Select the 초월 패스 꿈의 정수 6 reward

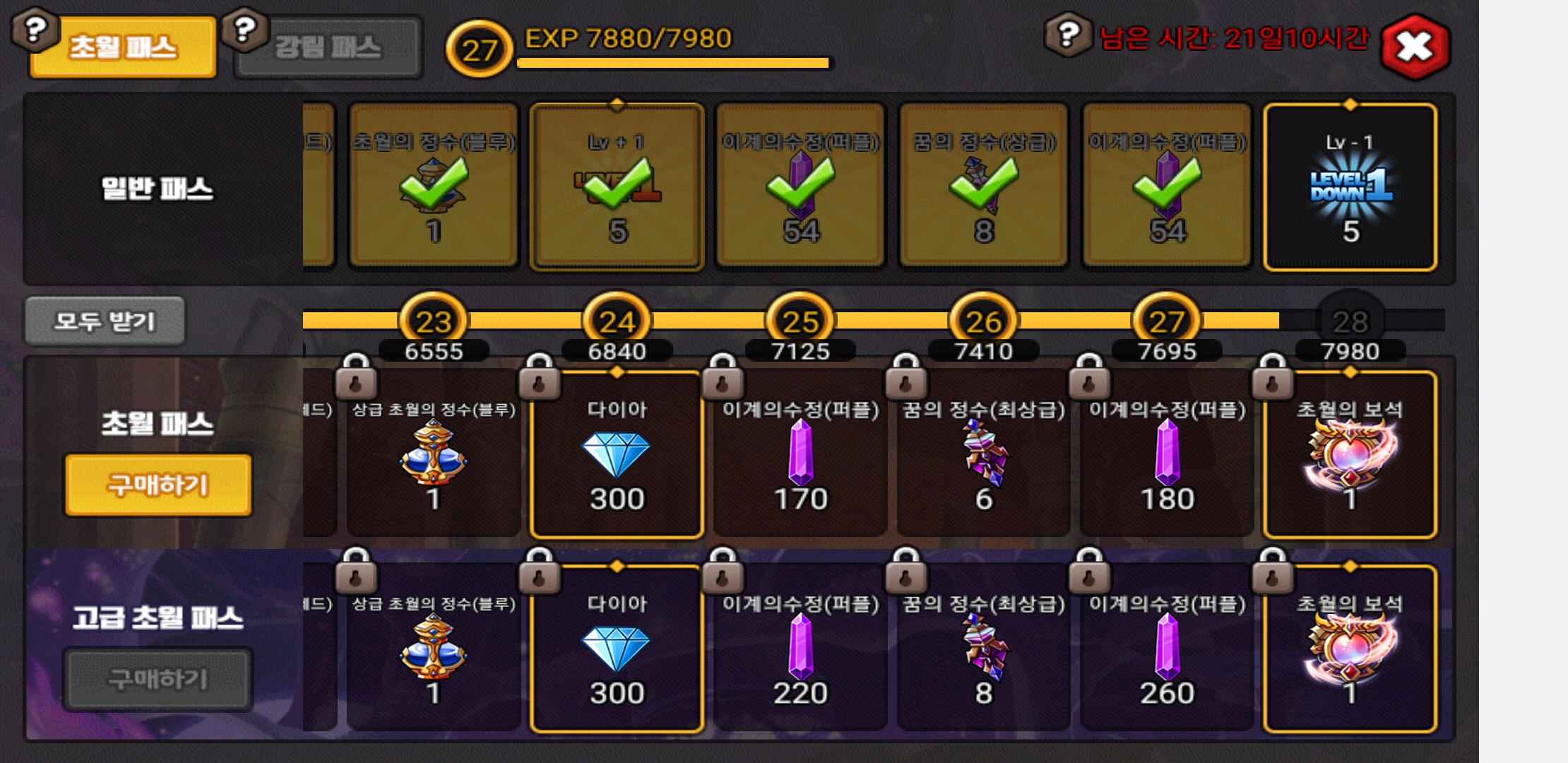(983, 456)
